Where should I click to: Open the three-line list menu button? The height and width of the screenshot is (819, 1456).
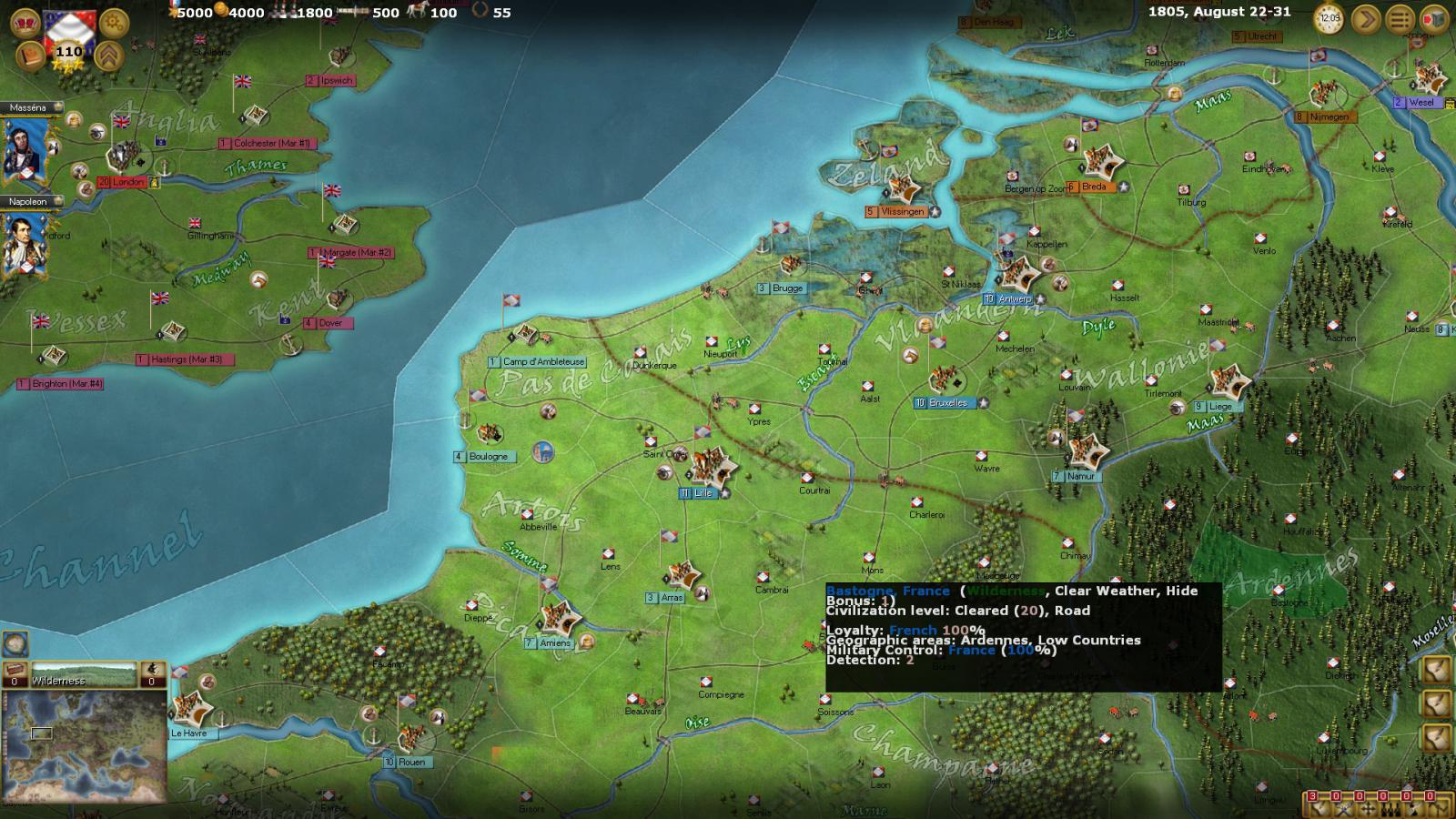[x=1400, y=19]
